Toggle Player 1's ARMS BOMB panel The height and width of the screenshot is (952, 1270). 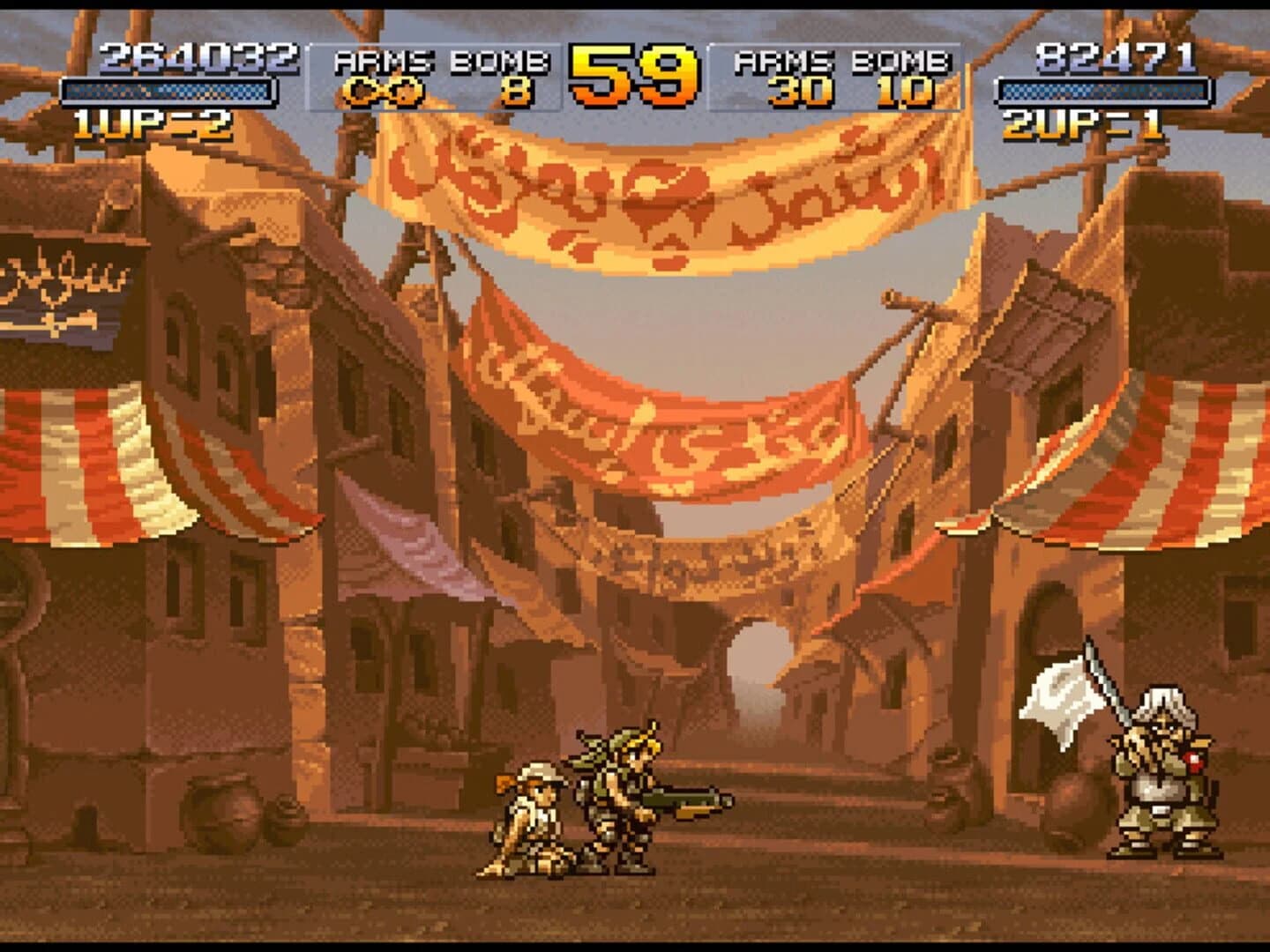(x=432, y=75)
